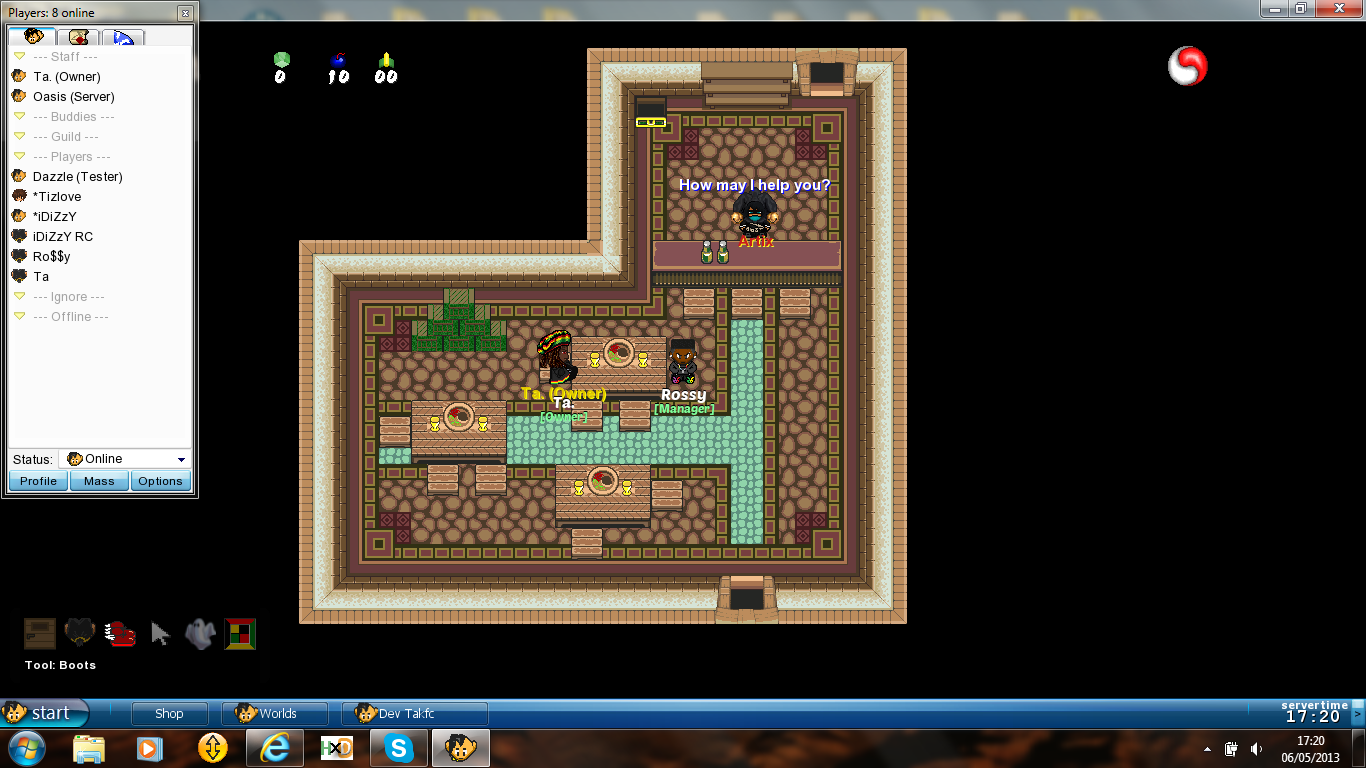Select Dazzle (Tester) in the player list
Screen dimensions: 1366x768
pyautogui.click(x=77, y=177)
